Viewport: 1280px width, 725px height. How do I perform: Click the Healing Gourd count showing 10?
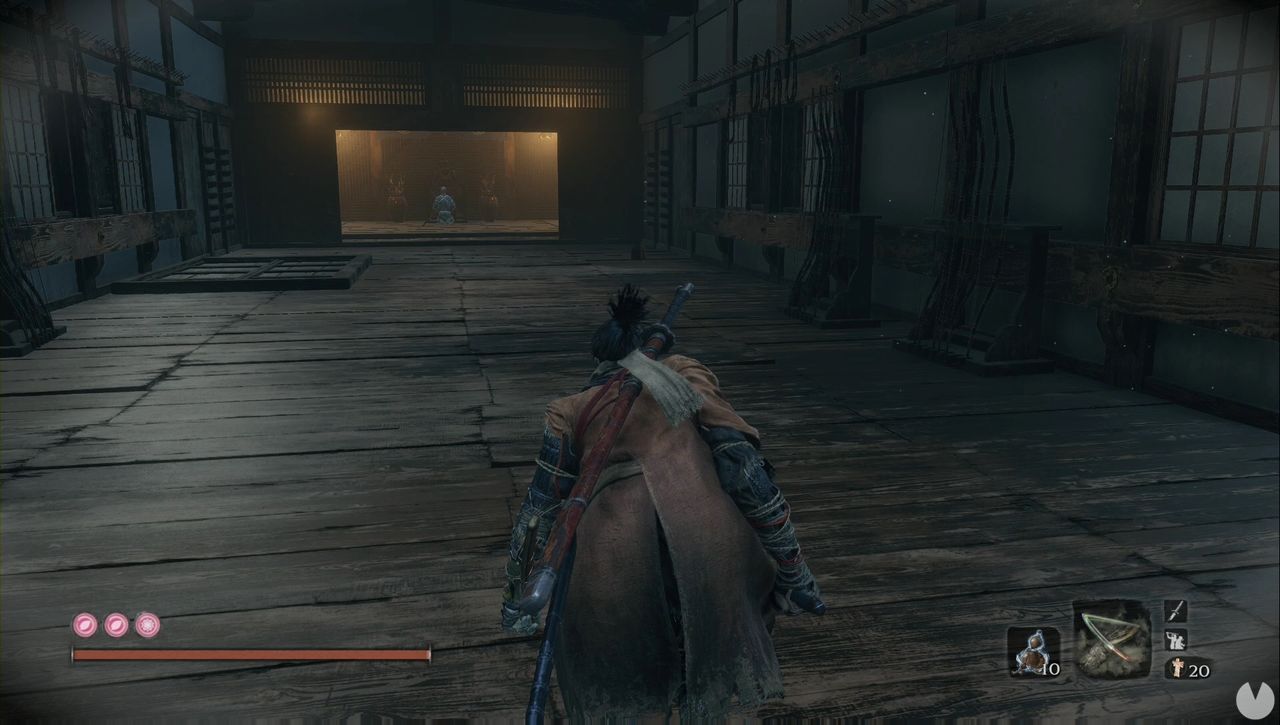1050,668
